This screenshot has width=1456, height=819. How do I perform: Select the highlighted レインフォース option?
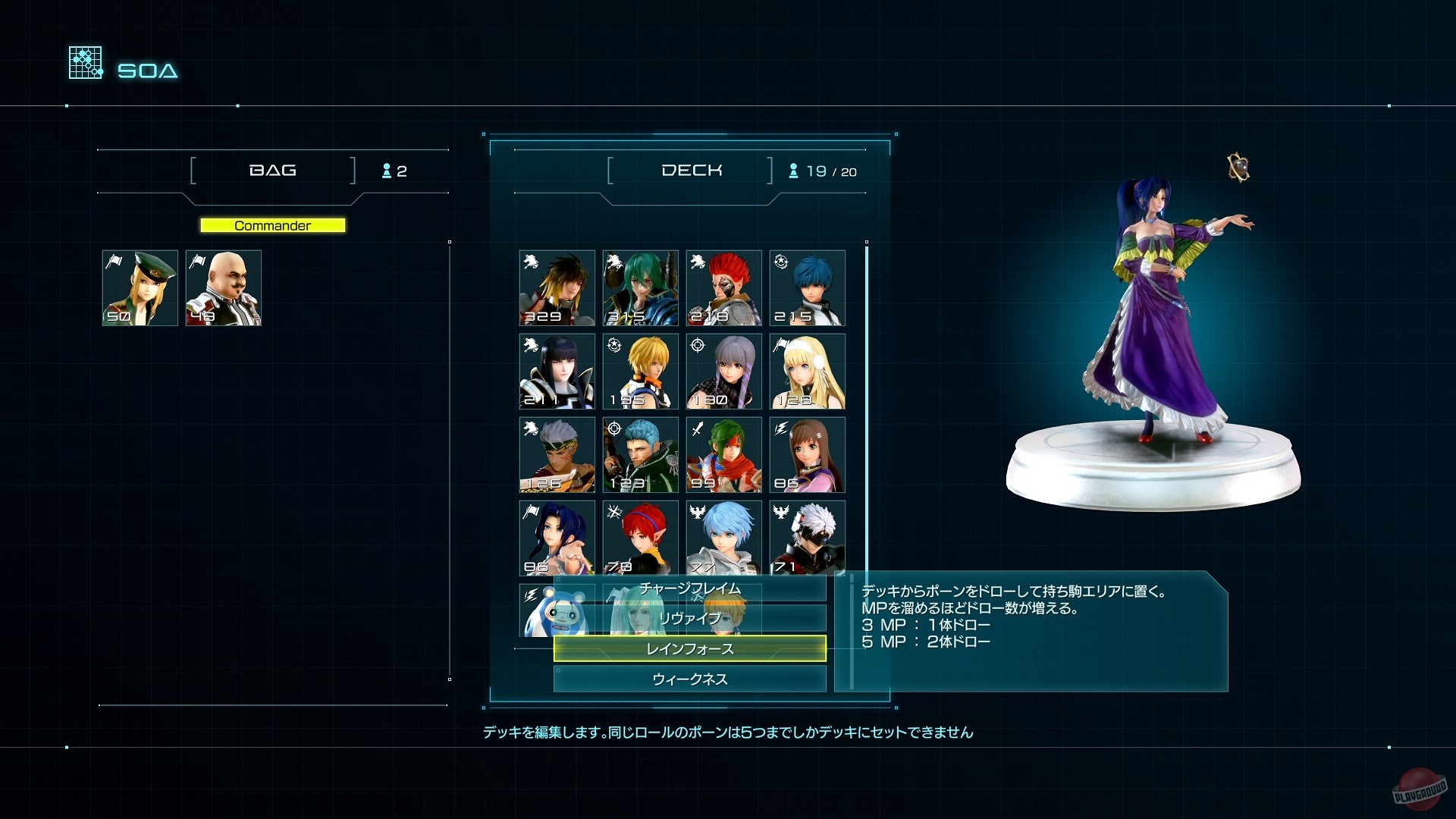[690, 648]
